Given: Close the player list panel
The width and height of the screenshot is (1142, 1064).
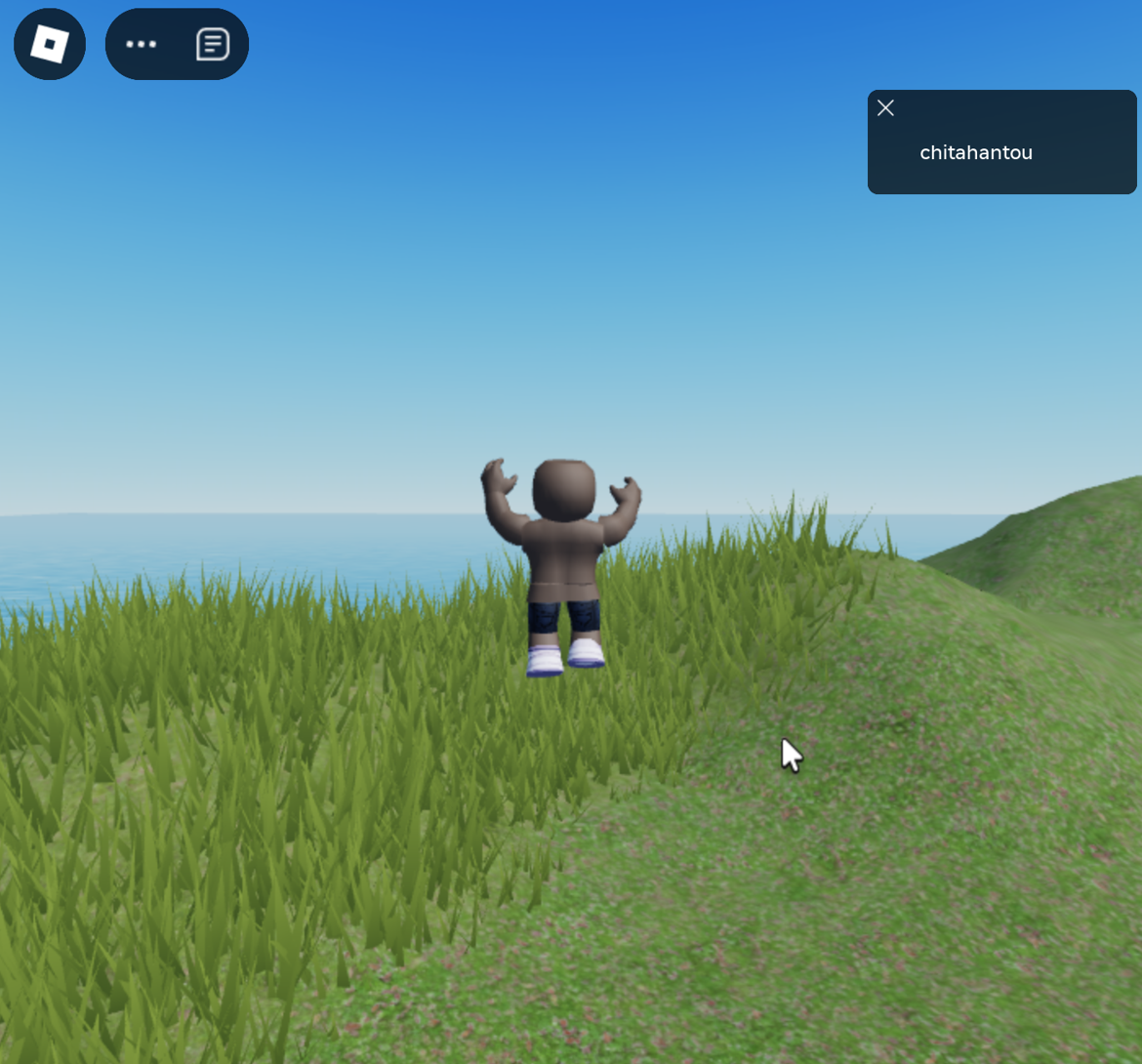Looking at the screenshot, I should coord(885,108).
